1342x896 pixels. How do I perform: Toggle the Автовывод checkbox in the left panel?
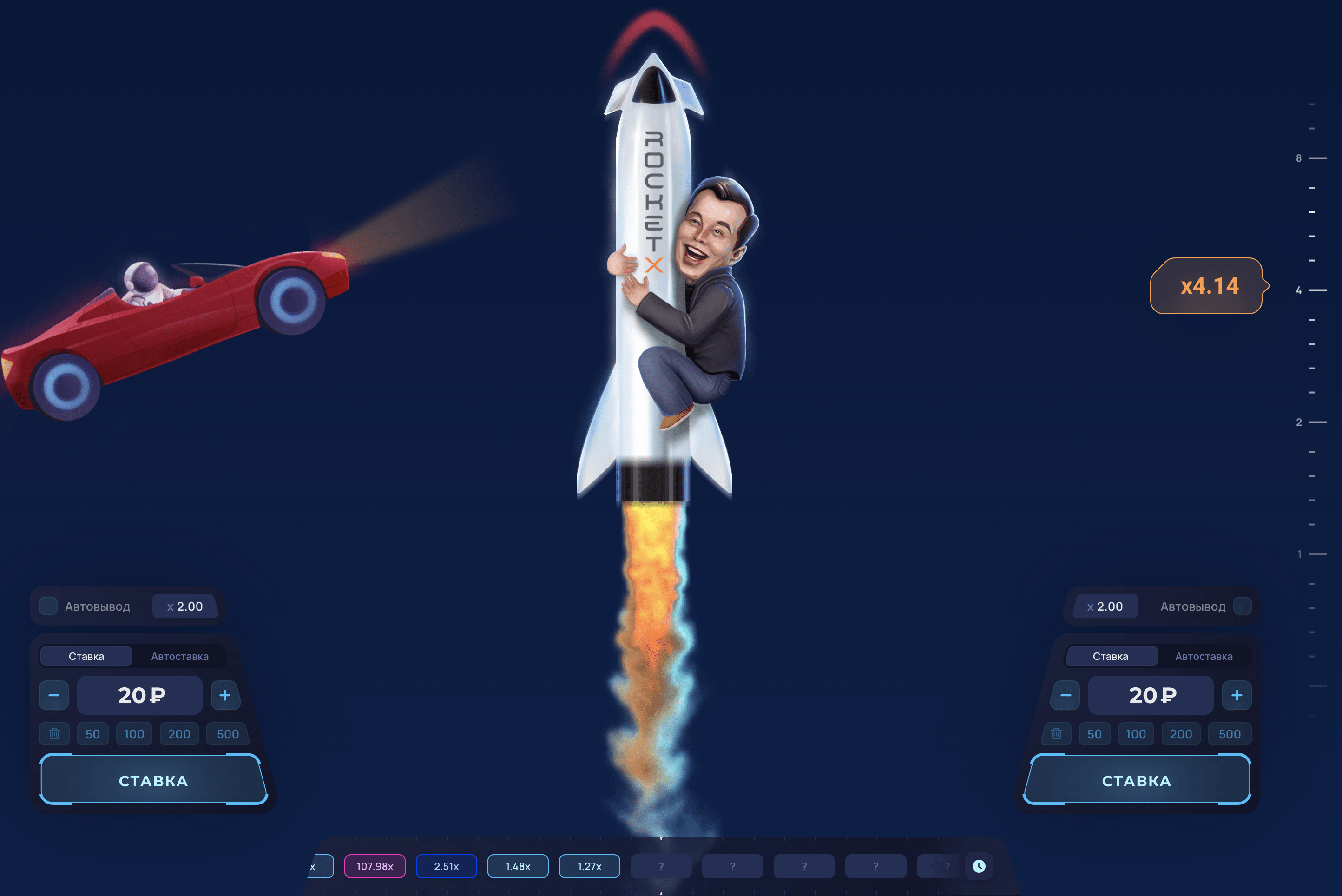[x=49, y=606]
